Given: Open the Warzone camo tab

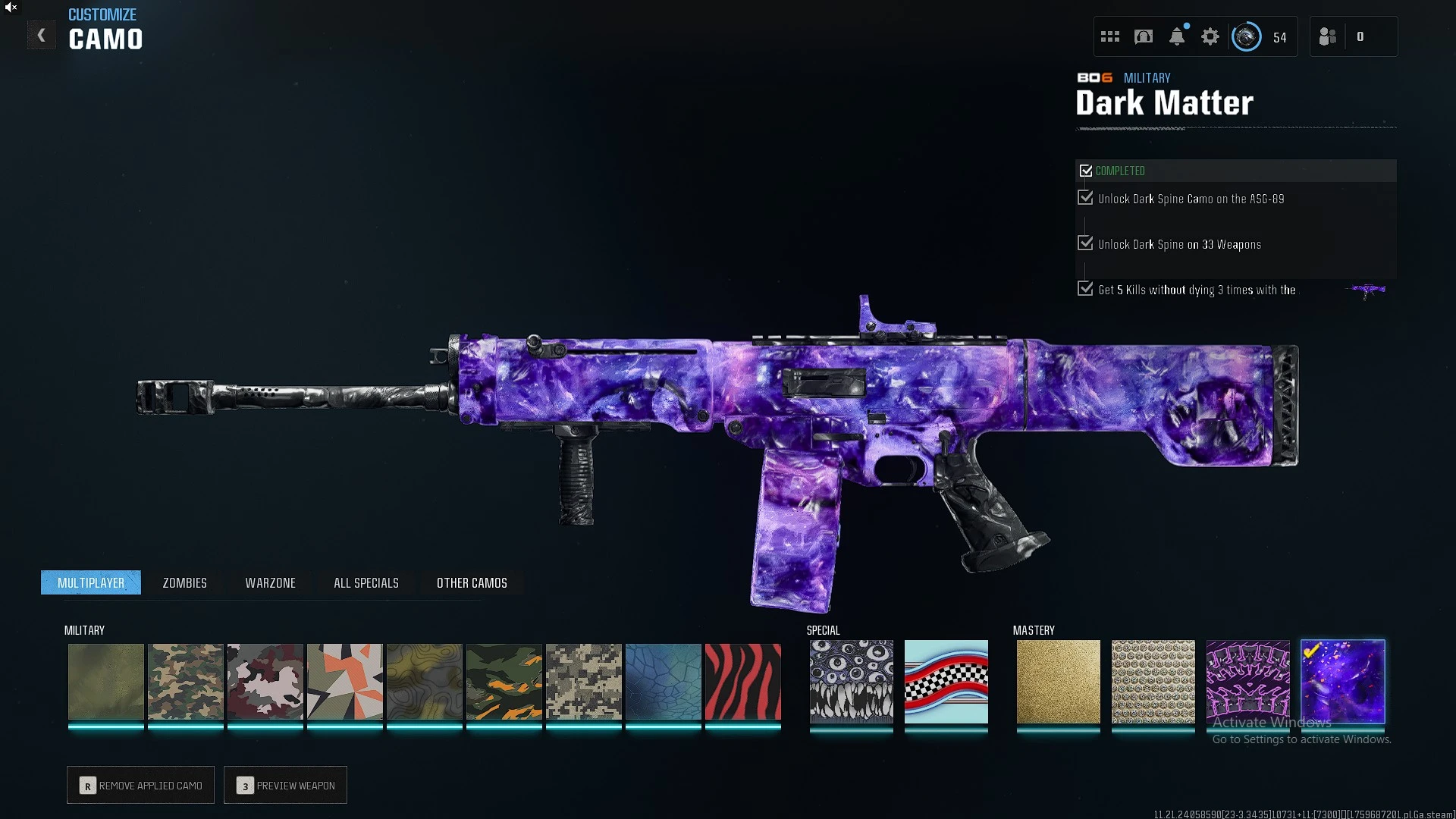Looking at the screenshot, I should click(270, 582).
